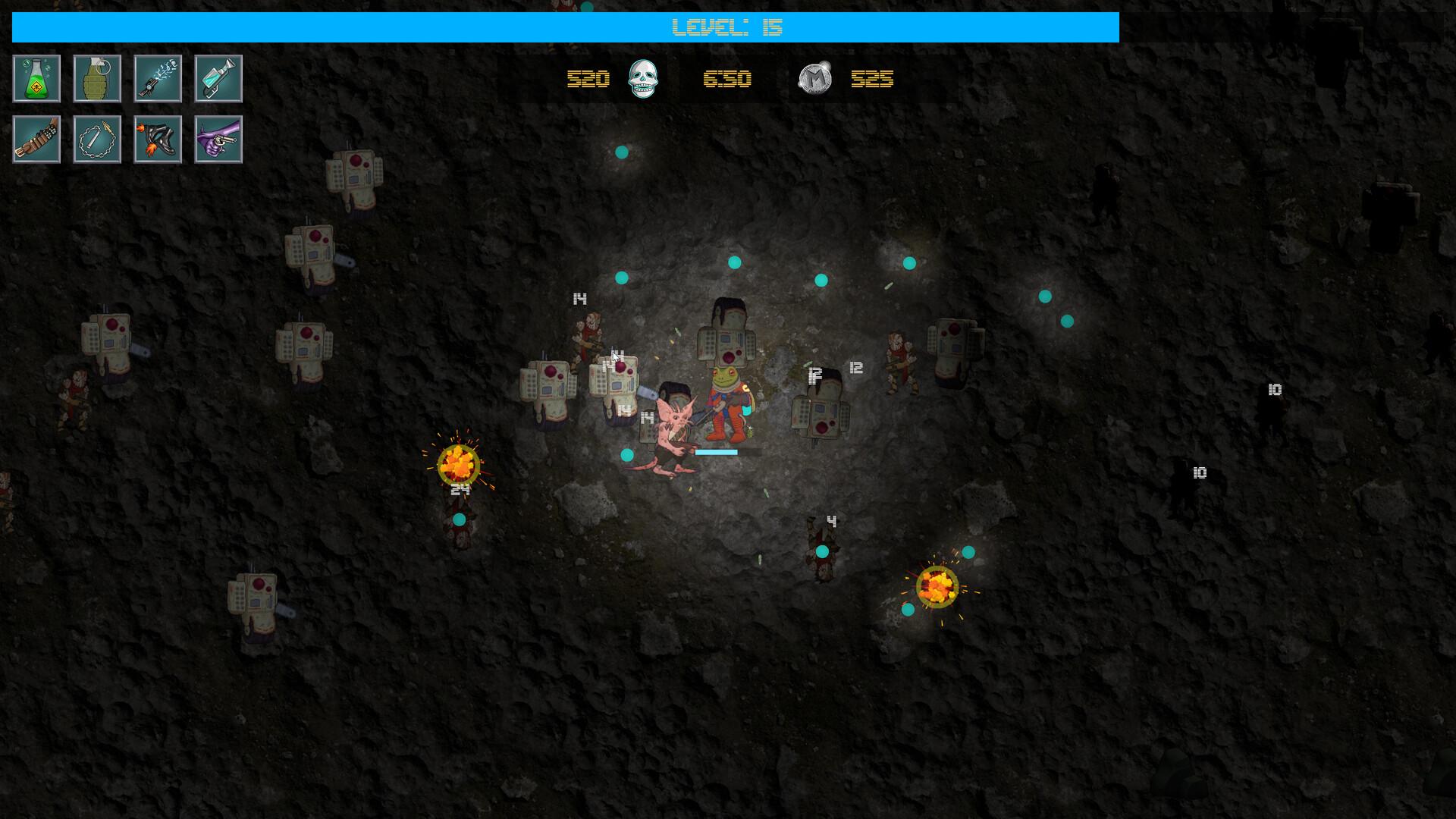
Task: Click the left explosion showing 24 damage
Action: tap(457, 463)
